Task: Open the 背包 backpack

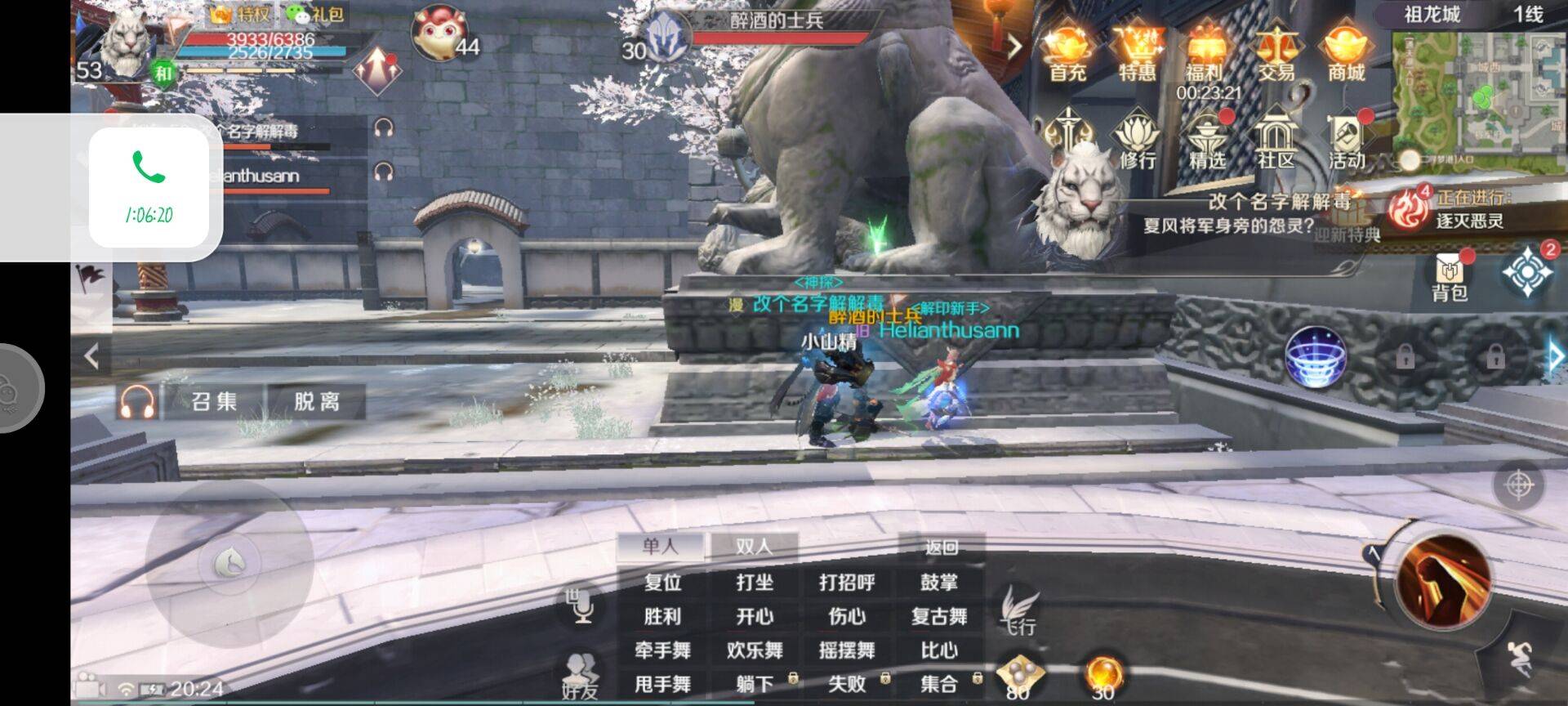Action: click(x=1450, y=276)
